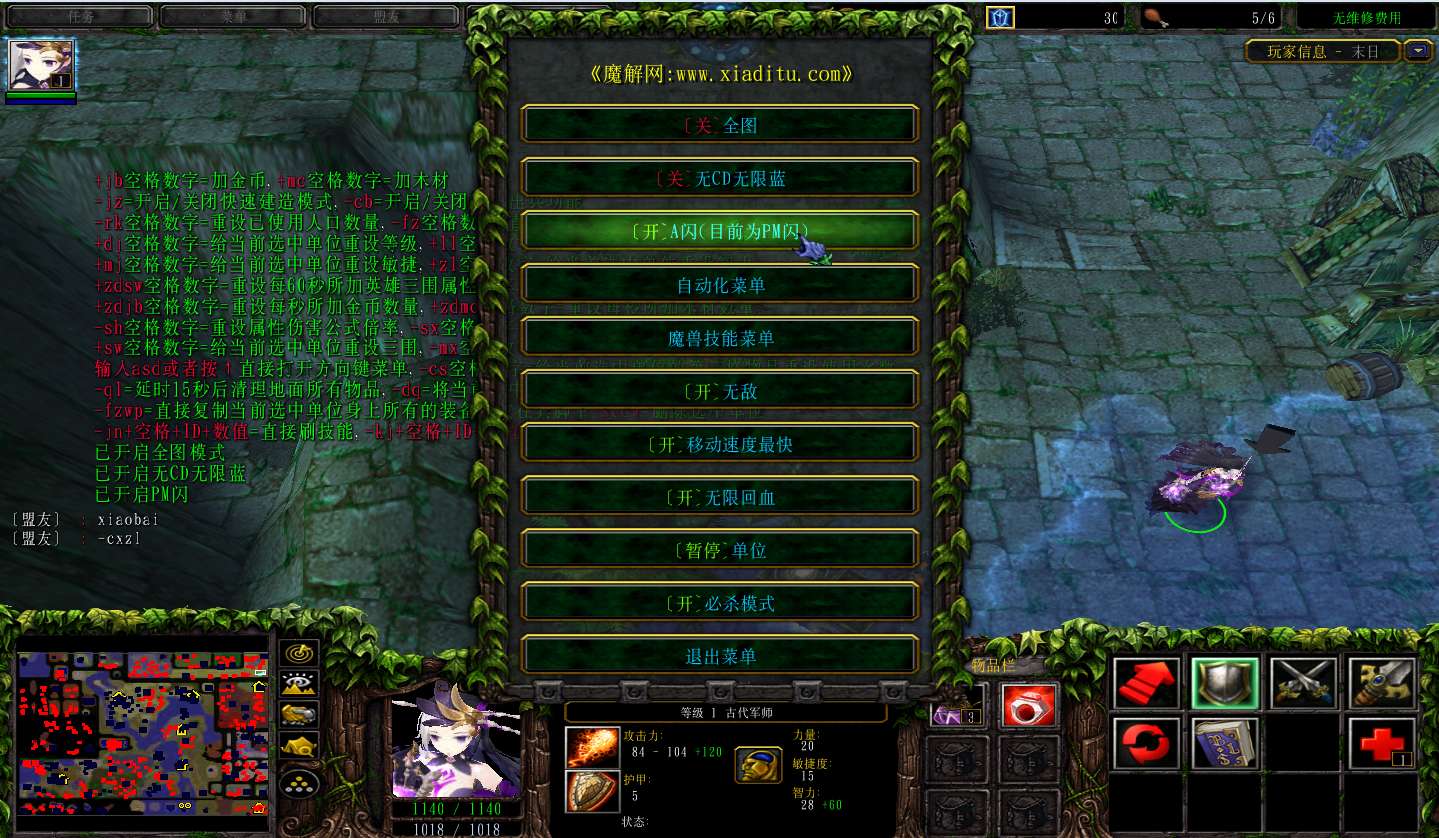The image size is (1439, 838).
Task: Toggle 无CD无限蓝 in the cheat menu
Action: tap(720, 178)
